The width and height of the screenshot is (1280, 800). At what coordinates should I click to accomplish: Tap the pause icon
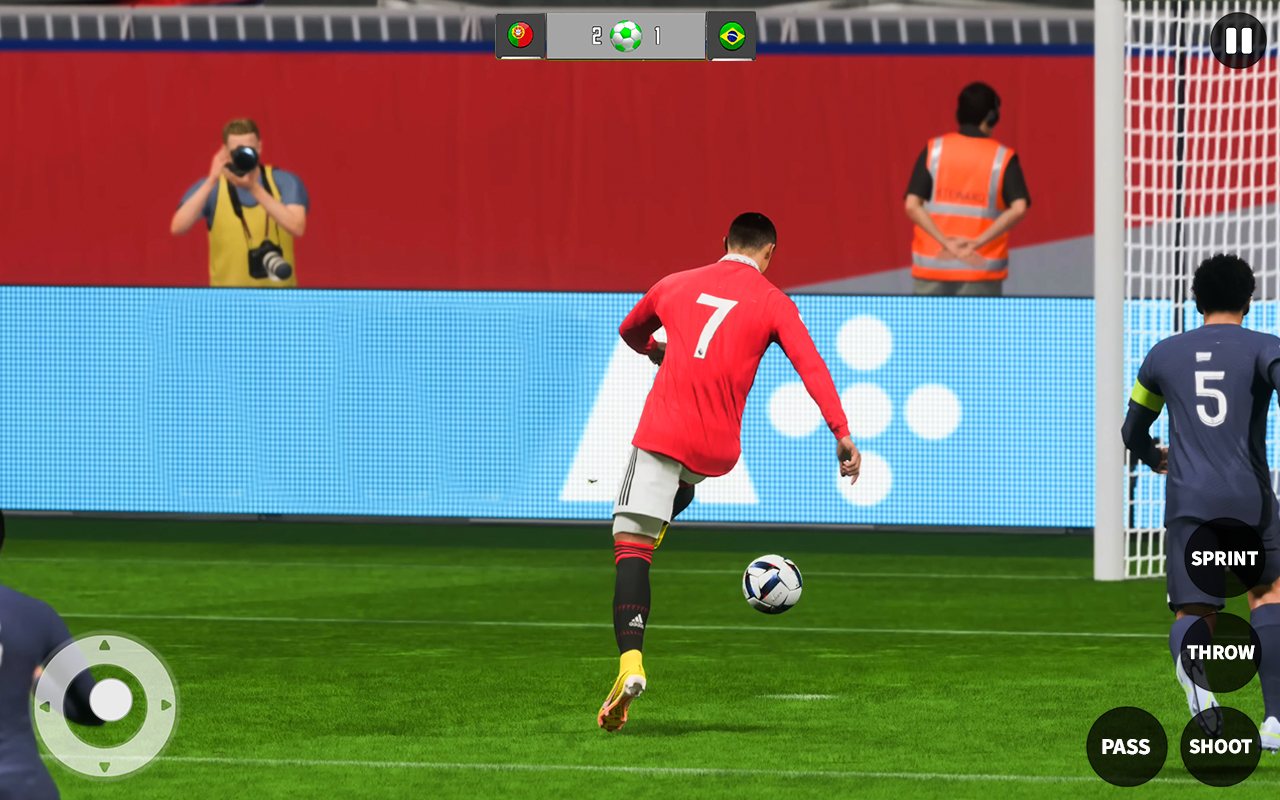(1236, 40)
